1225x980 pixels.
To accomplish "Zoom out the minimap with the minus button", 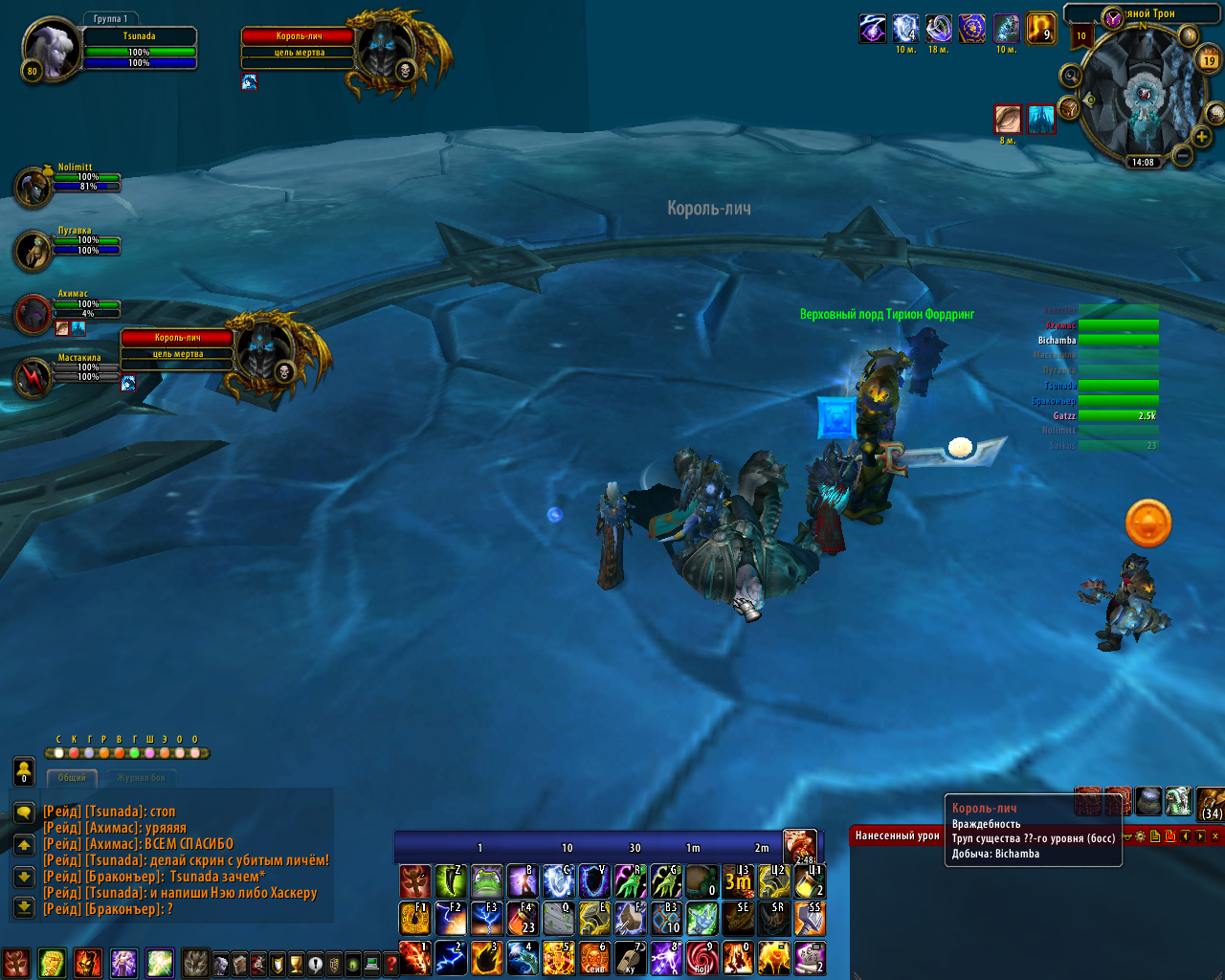I will pyautogui.click(x=1182, y=154).
